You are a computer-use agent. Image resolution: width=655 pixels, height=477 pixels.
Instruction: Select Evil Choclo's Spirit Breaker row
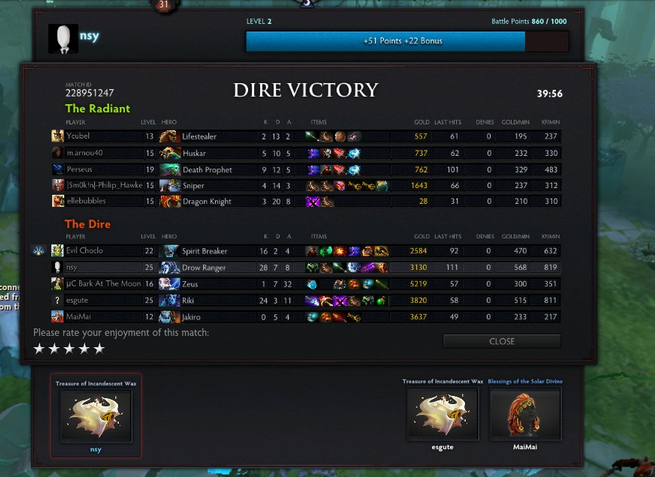pyautogui.click(x=300, y=251)
